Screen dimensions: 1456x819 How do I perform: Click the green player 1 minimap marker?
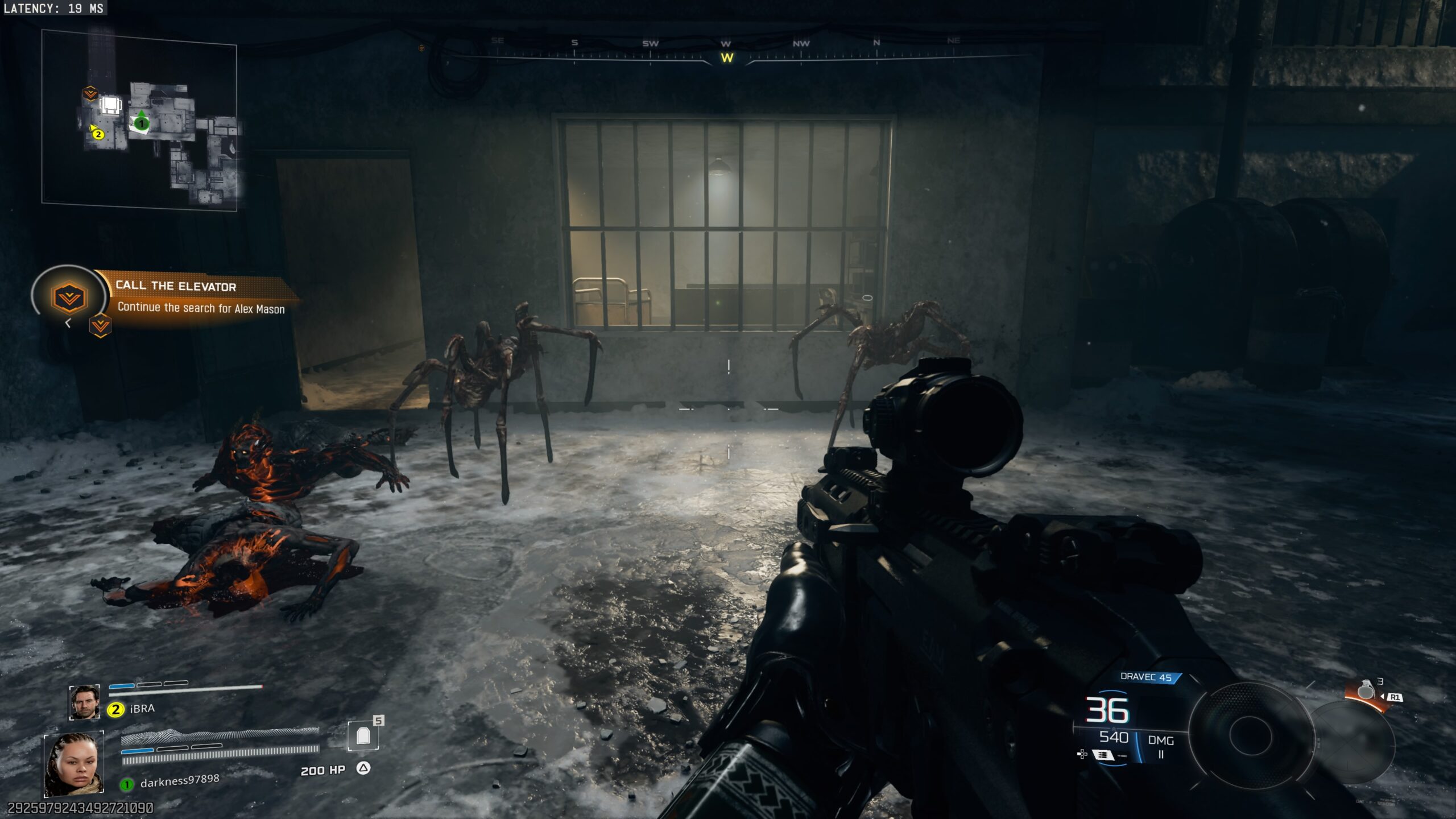pos(141,123)
